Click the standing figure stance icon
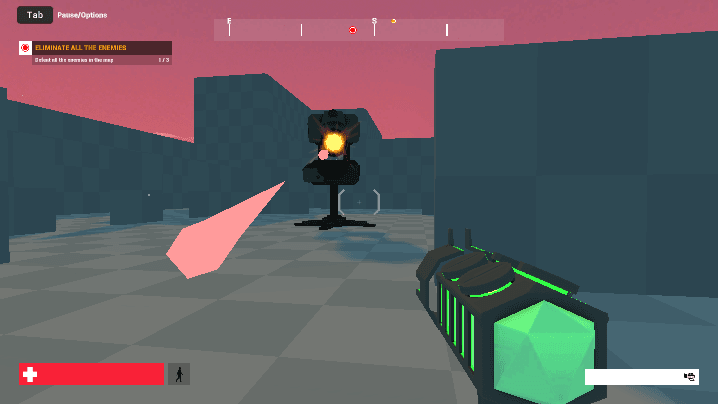The height and width of the screenshot is (404, 718). point(179,374)
